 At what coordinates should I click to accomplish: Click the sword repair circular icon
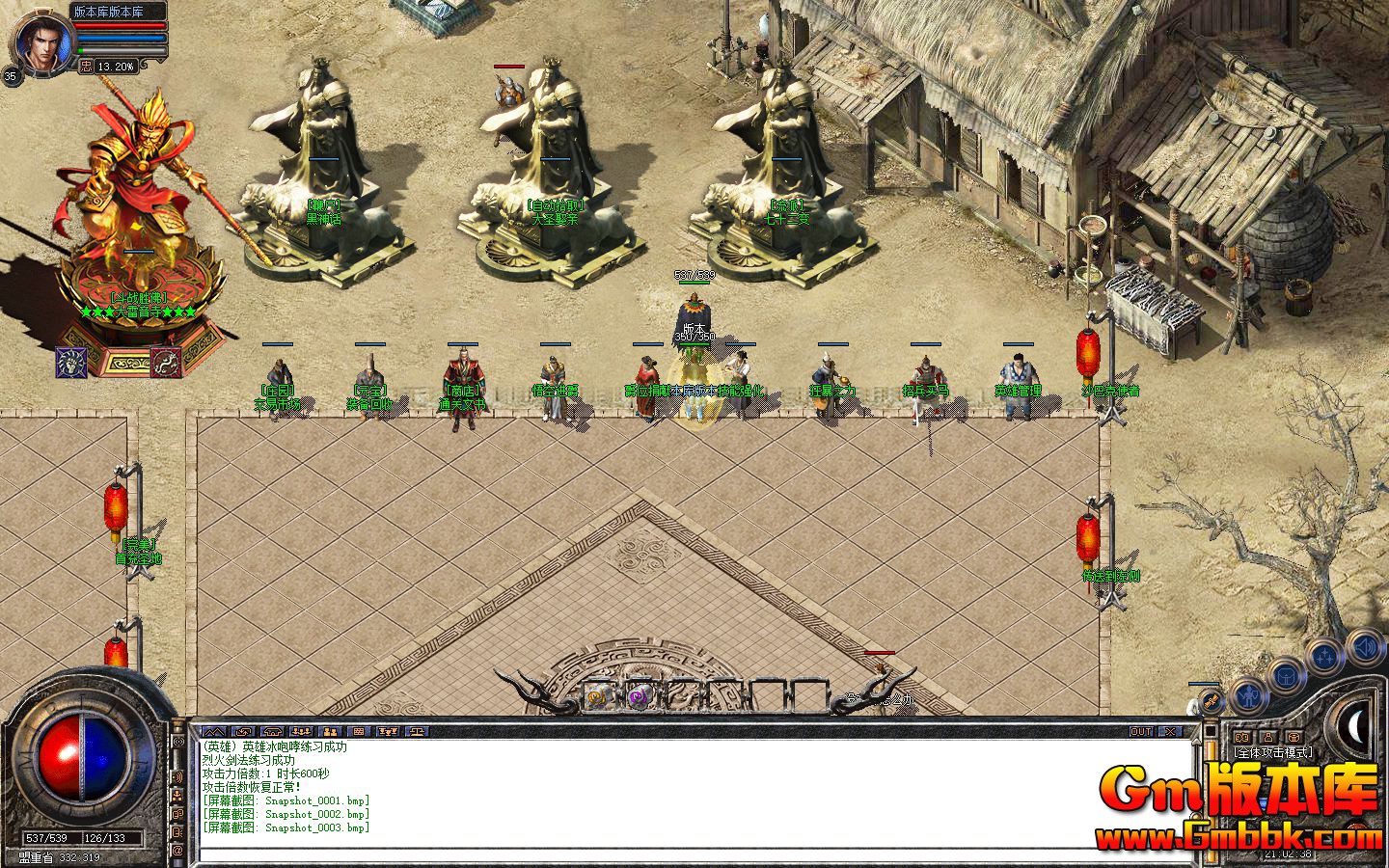coord(1212,701)
